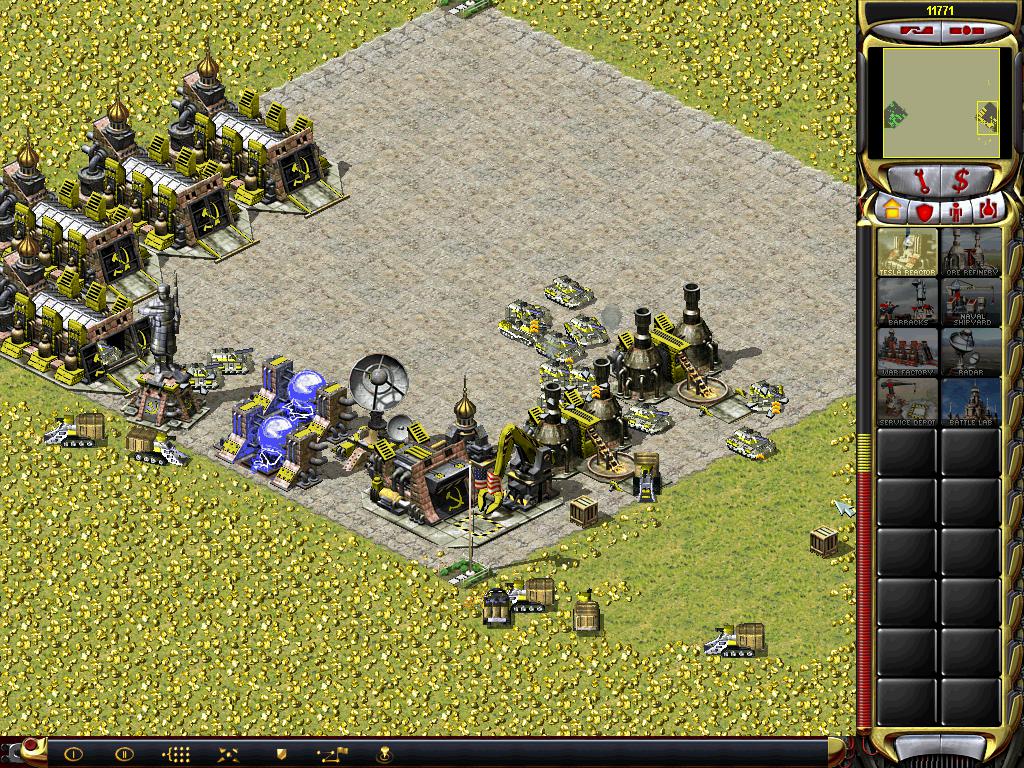Build a Service Depot
This screenshot has width=1024, height=768.
coord(908,402)
